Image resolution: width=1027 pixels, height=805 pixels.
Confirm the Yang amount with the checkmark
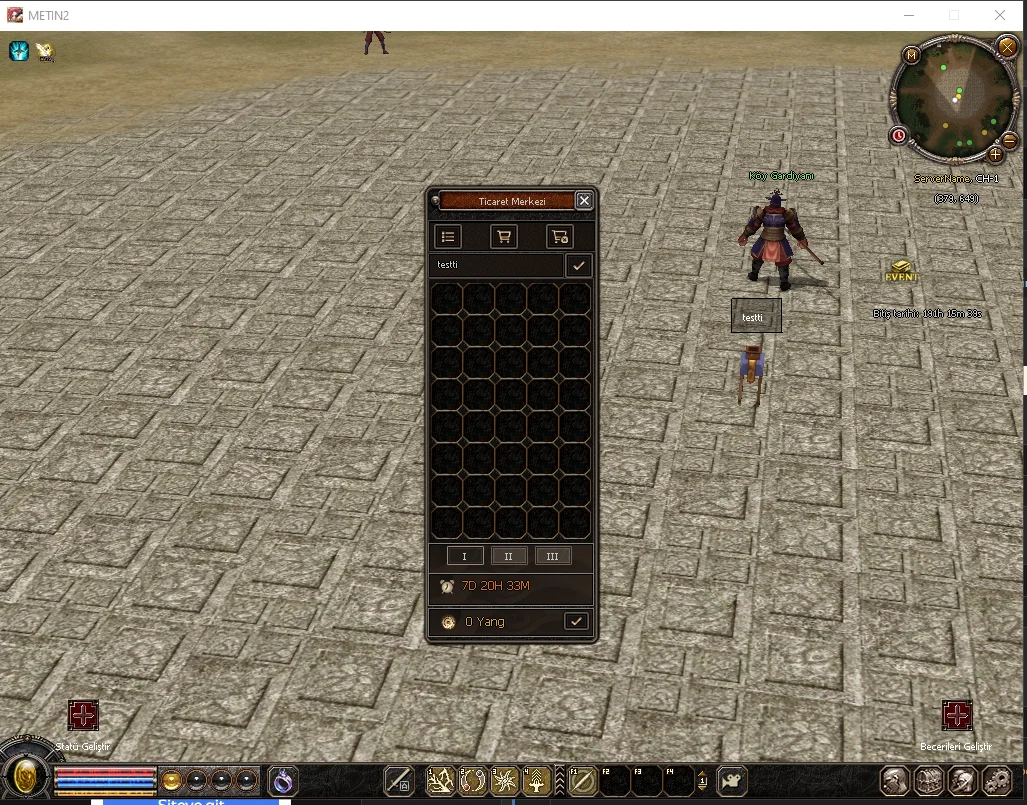pos(576,621)
